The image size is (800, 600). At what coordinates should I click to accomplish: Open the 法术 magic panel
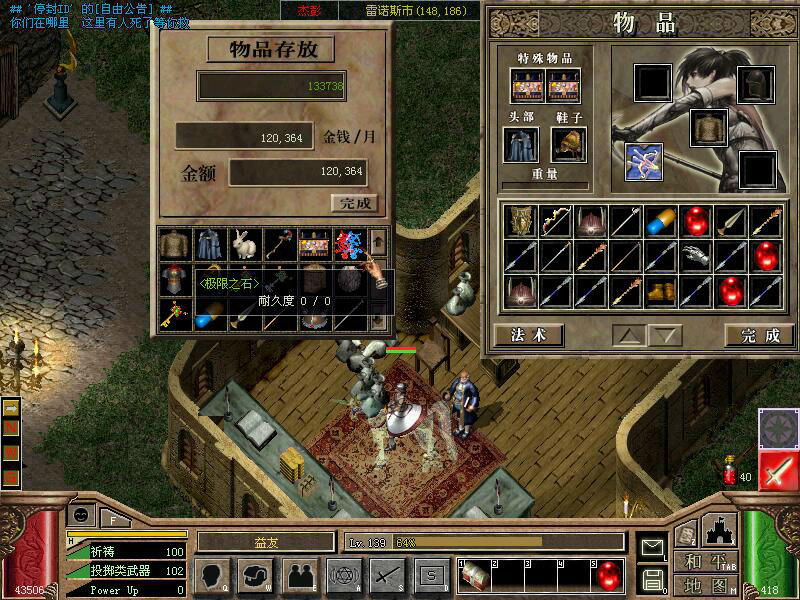(529, 335)
